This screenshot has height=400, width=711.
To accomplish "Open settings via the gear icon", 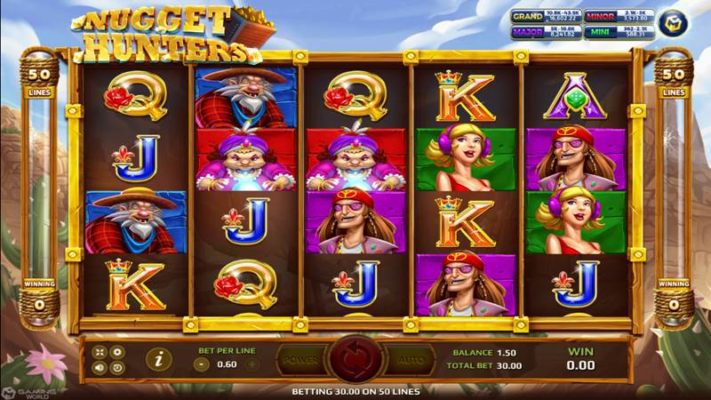I will pos(118,351).
